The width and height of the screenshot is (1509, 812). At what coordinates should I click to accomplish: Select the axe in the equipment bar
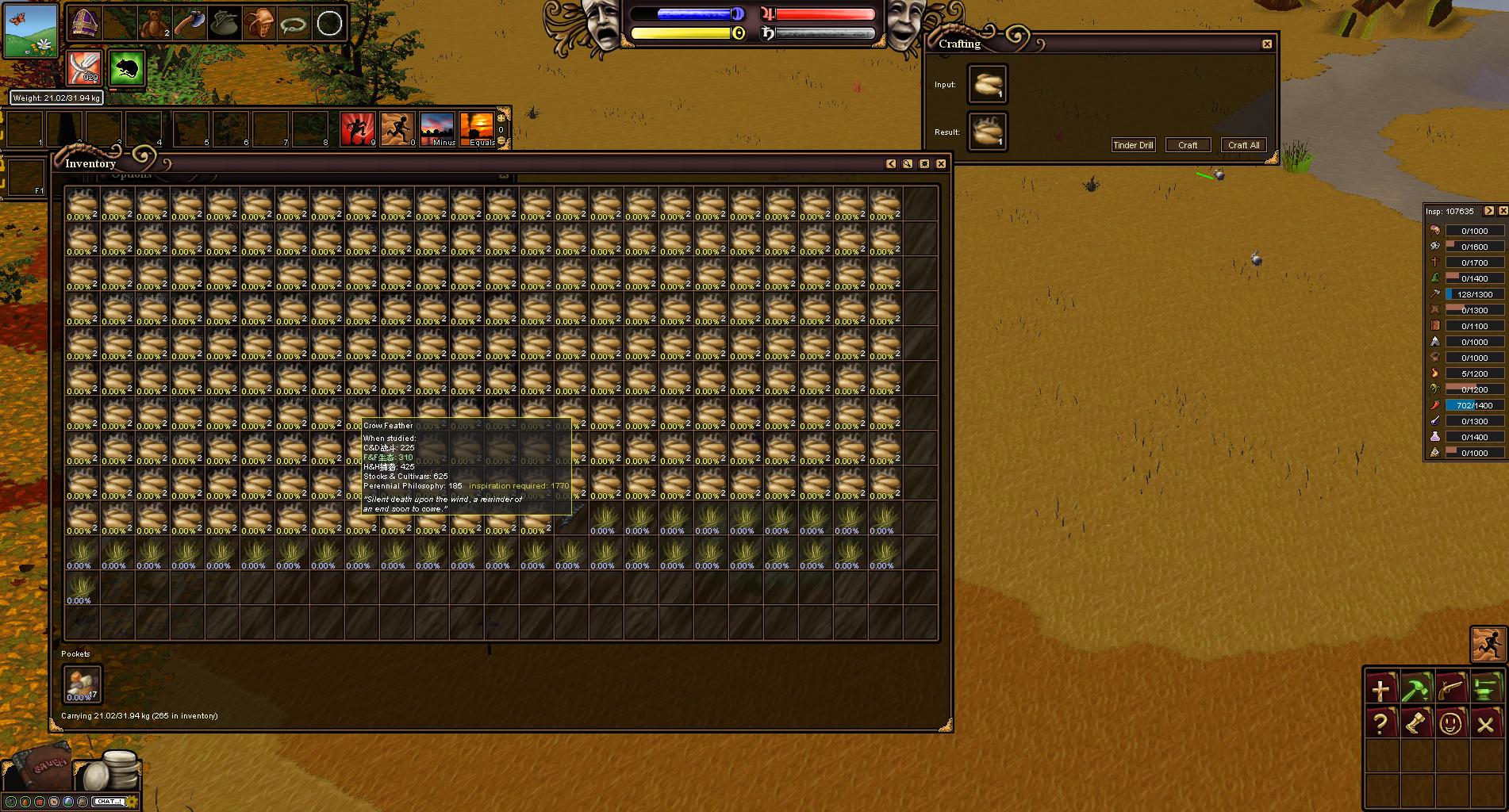pyautogui.click(x=188, y=24)
